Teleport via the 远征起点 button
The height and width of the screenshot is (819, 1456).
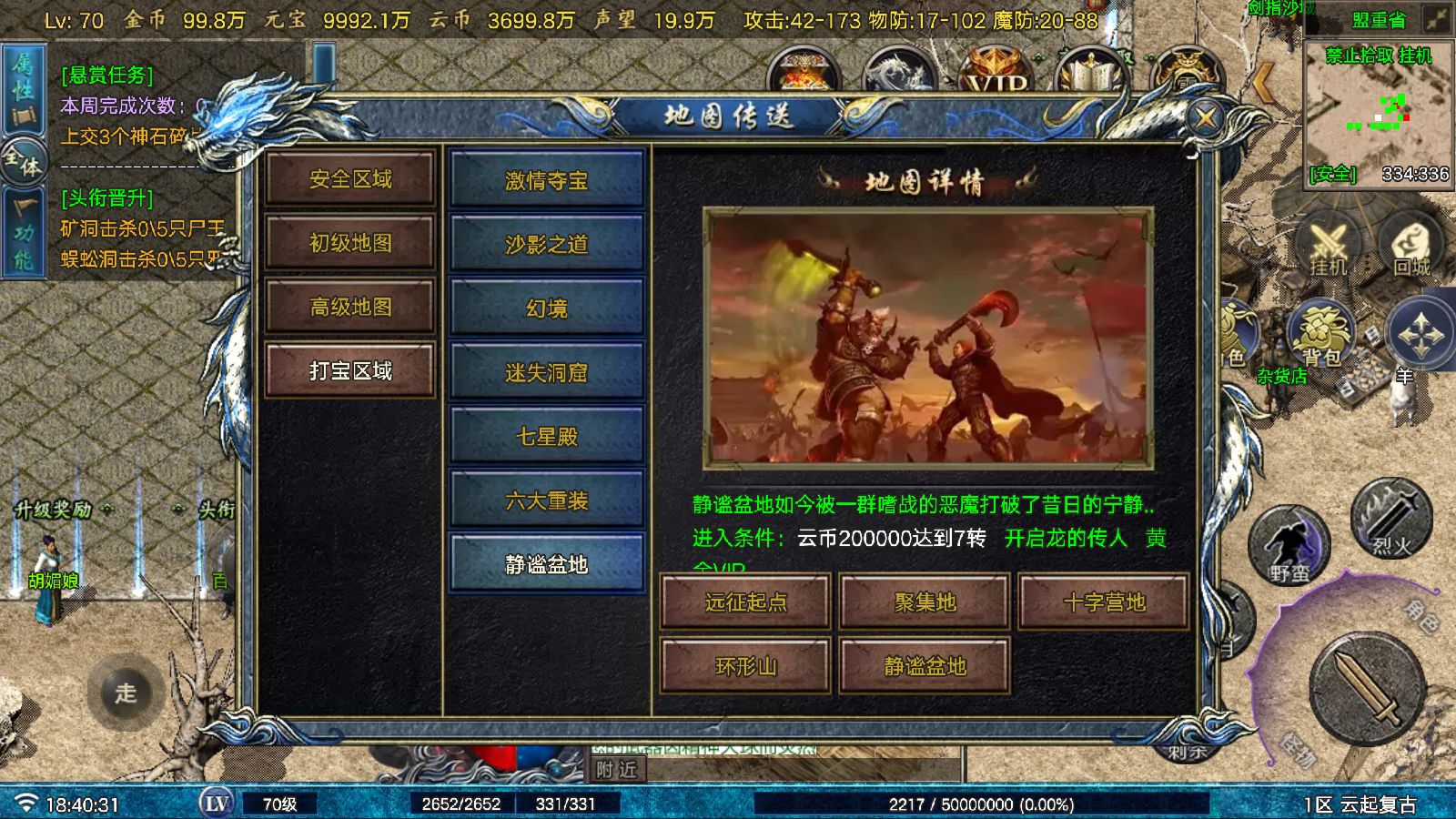[746, 602]
